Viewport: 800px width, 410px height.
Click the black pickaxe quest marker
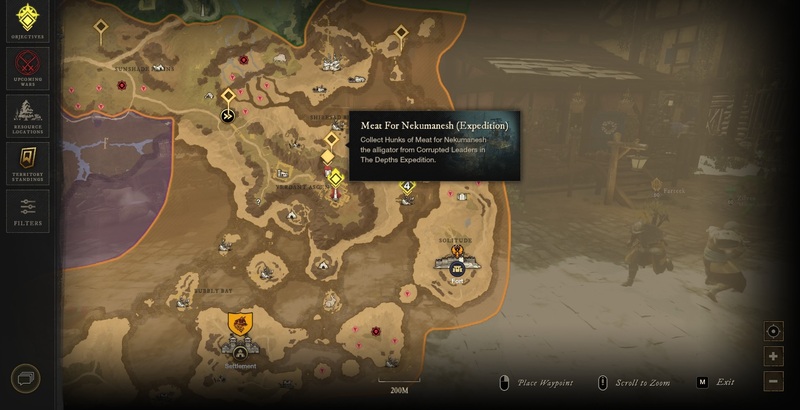click(228, 116)
